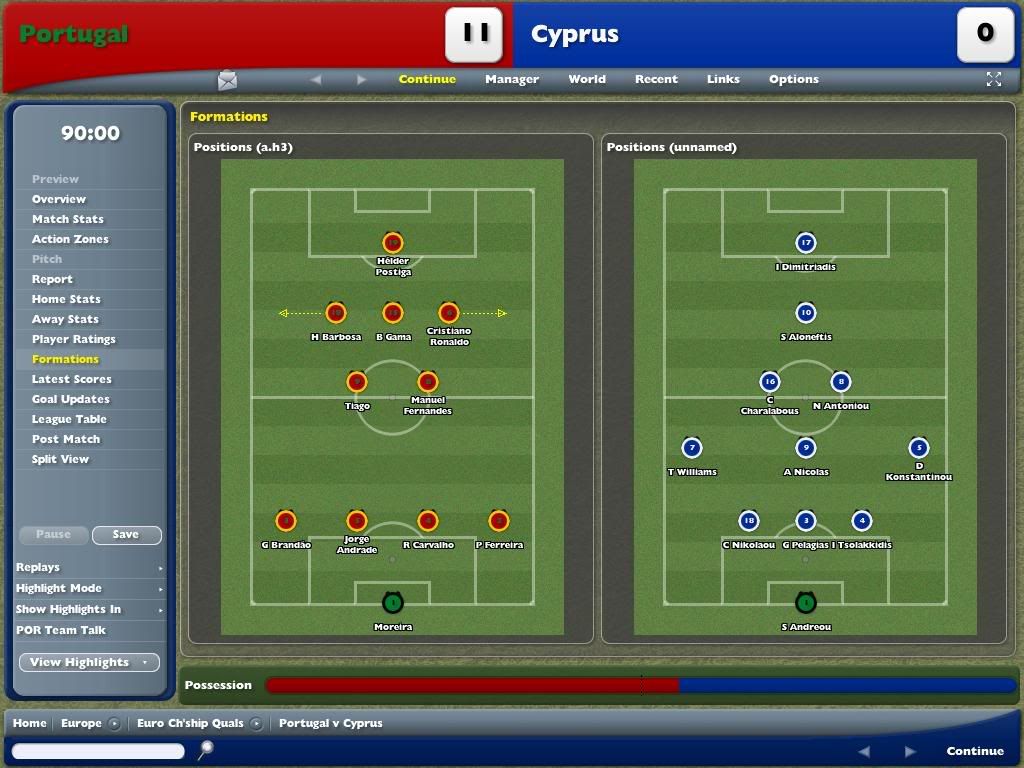The width and height of the screenshot is (1024, 768).
Task: Save the match with the Save button
Action: (x=126, y=535)
